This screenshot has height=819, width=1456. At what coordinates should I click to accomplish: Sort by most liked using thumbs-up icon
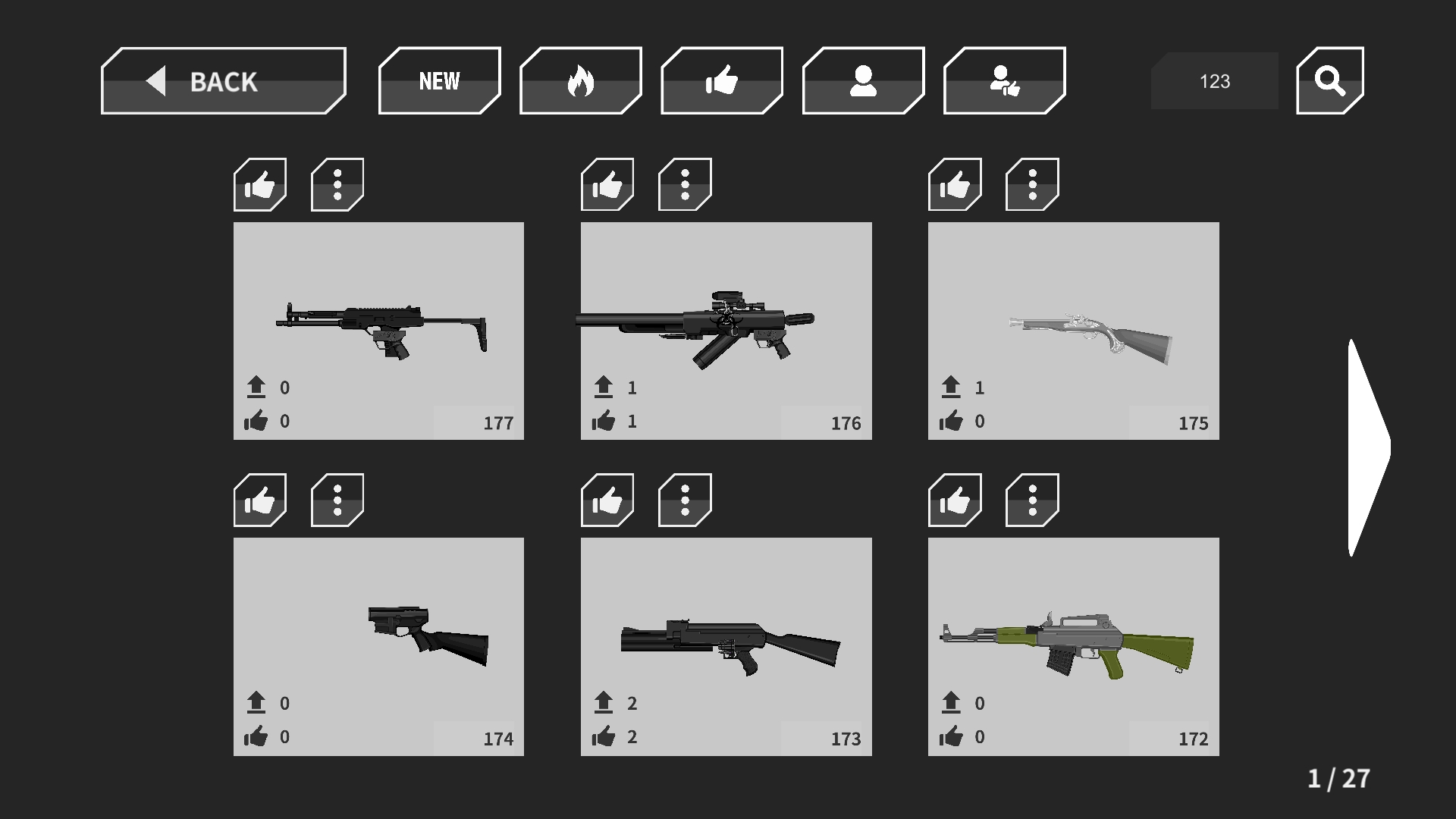(x=721, y=80)
